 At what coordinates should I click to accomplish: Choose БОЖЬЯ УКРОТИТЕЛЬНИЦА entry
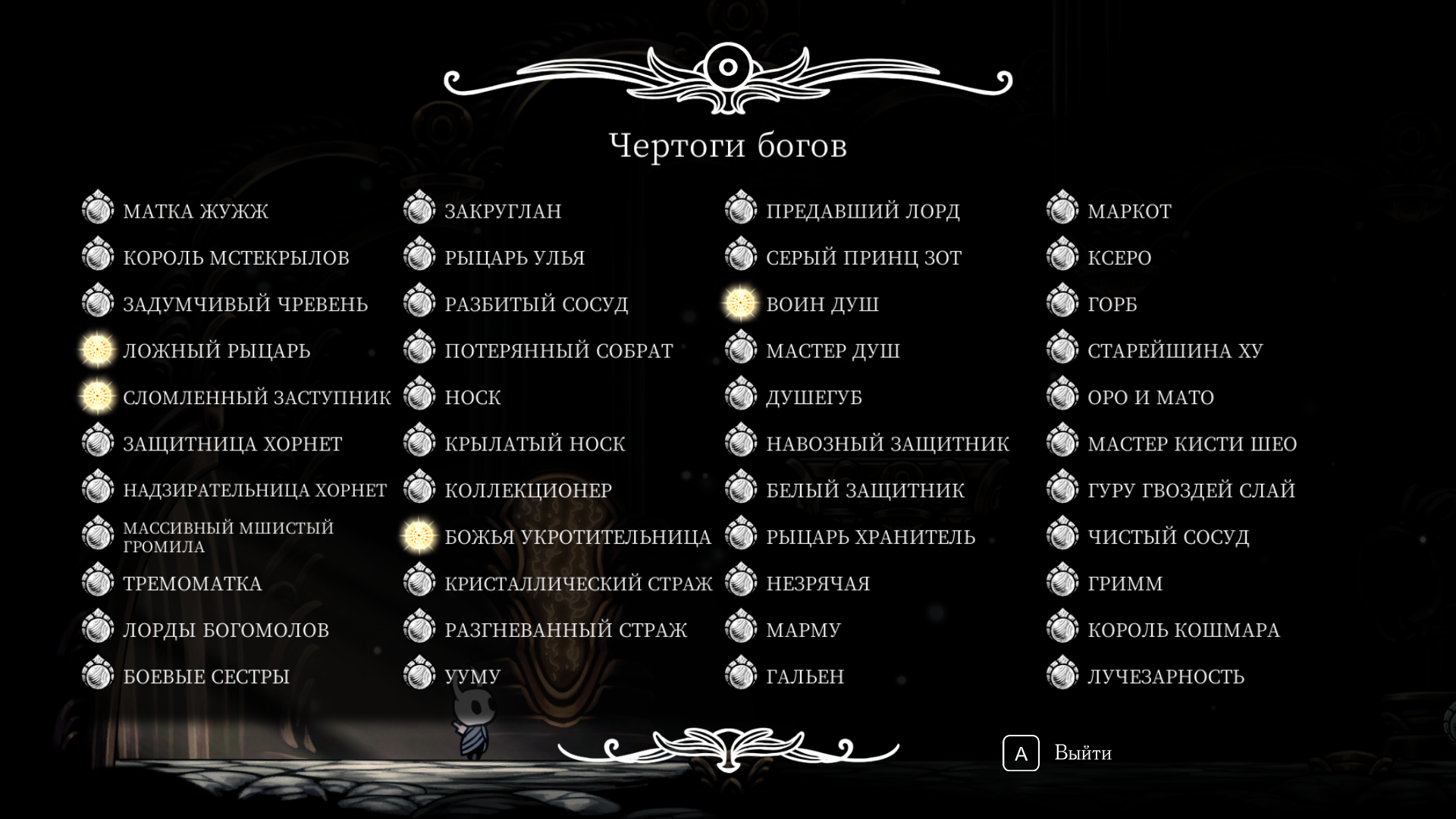[x=577, y=537]
